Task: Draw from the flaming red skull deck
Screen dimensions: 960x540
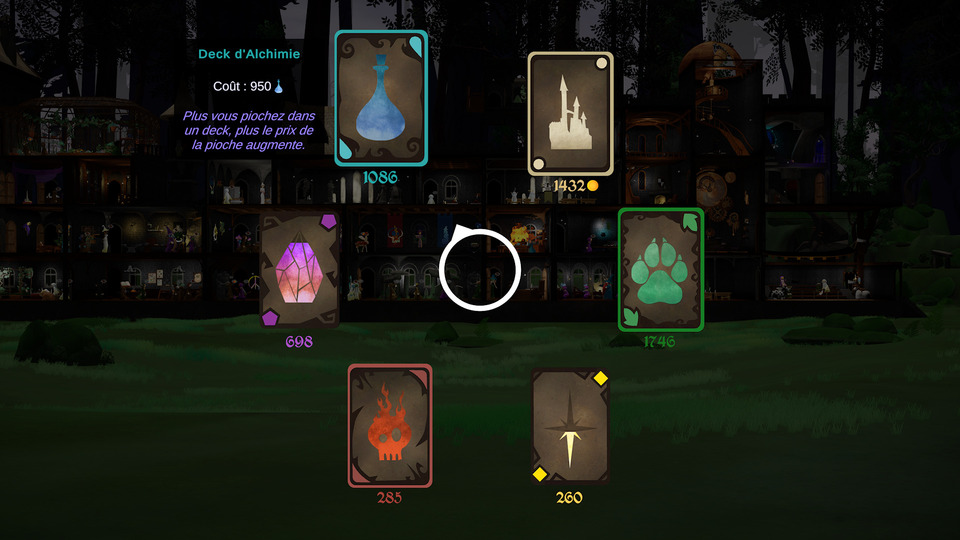Action: (390, 425)
